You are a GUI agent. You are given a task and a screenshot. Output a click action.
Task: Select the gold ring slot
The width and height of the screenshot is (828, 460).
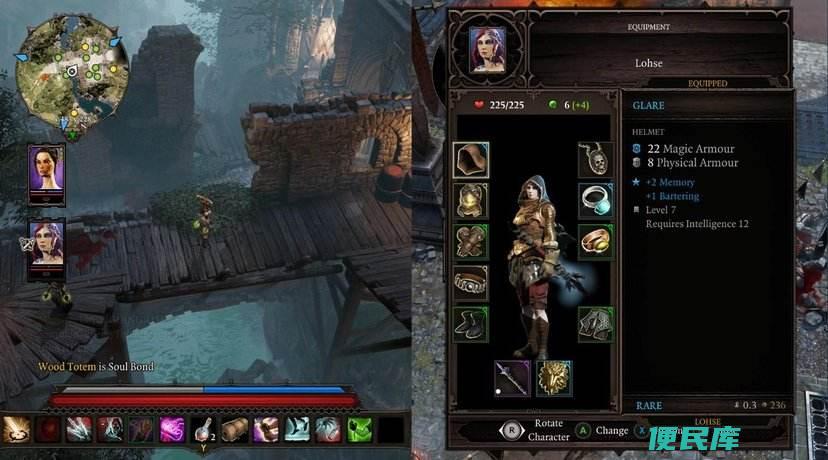tap(596, 241)
